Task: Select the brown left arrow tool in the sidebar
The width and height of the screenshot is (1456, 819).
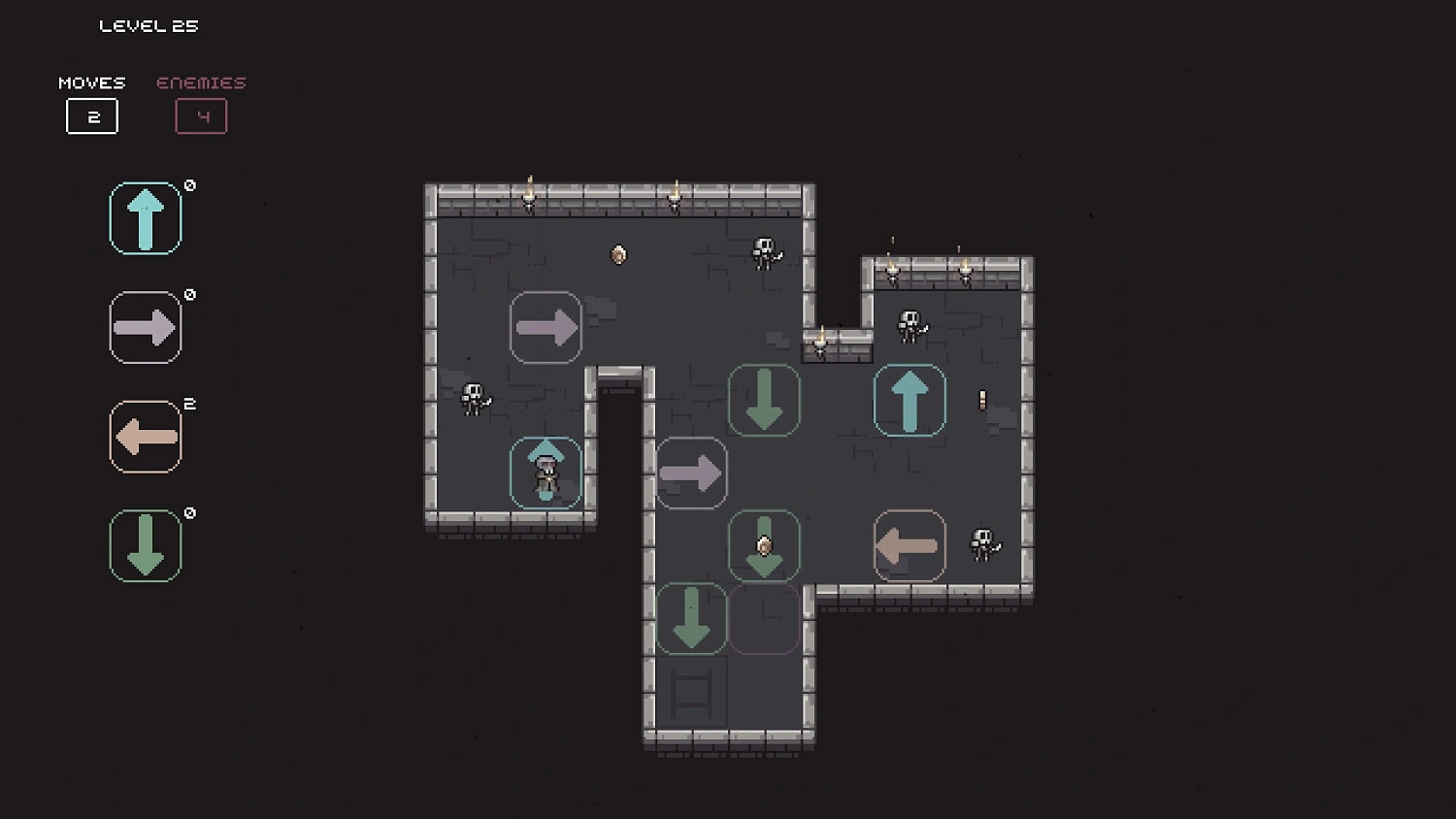Action: pyautogui.click(x=146, y=436)
